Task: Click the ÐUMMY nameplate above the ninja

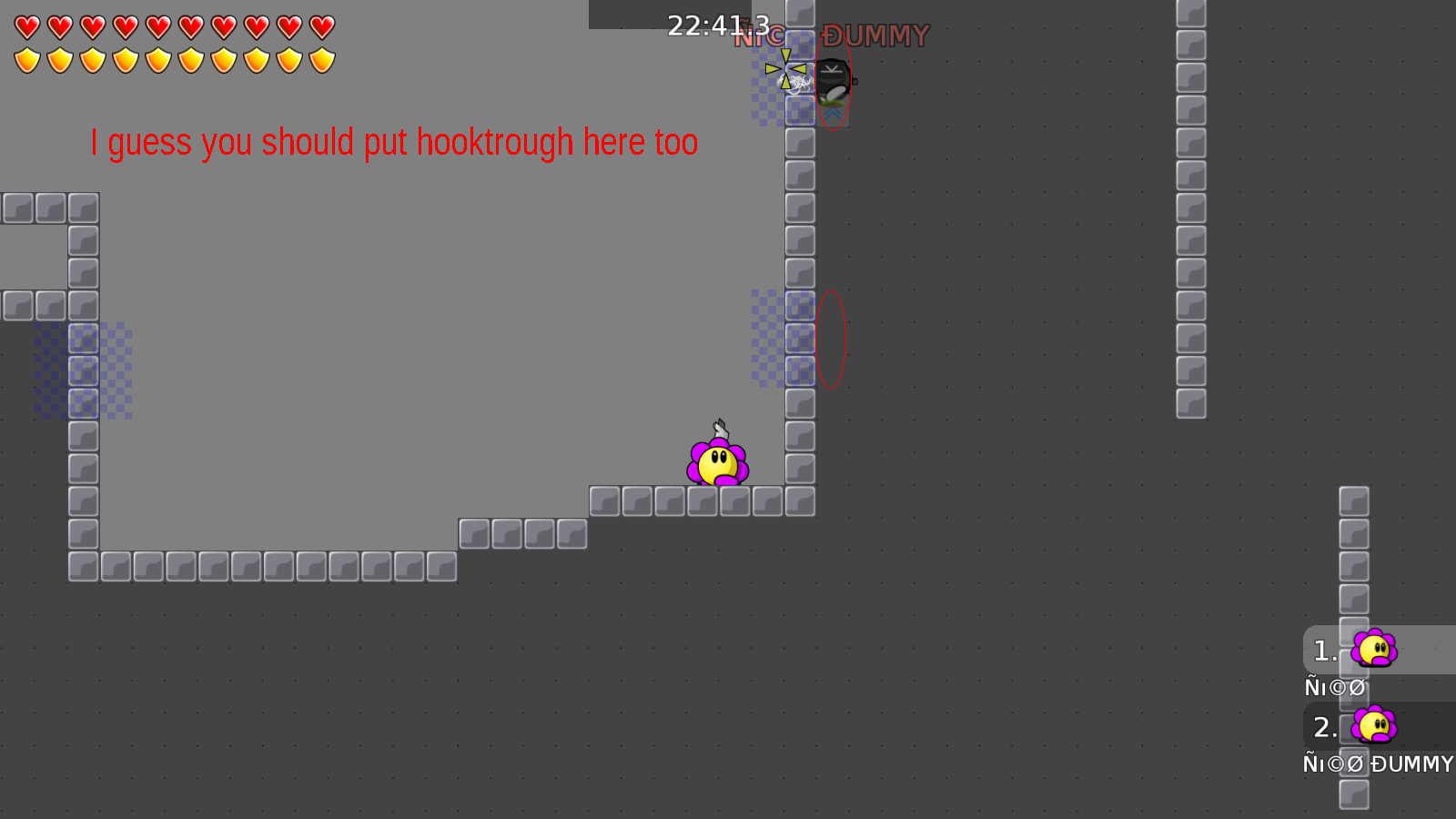Action: tap(874, 35)
